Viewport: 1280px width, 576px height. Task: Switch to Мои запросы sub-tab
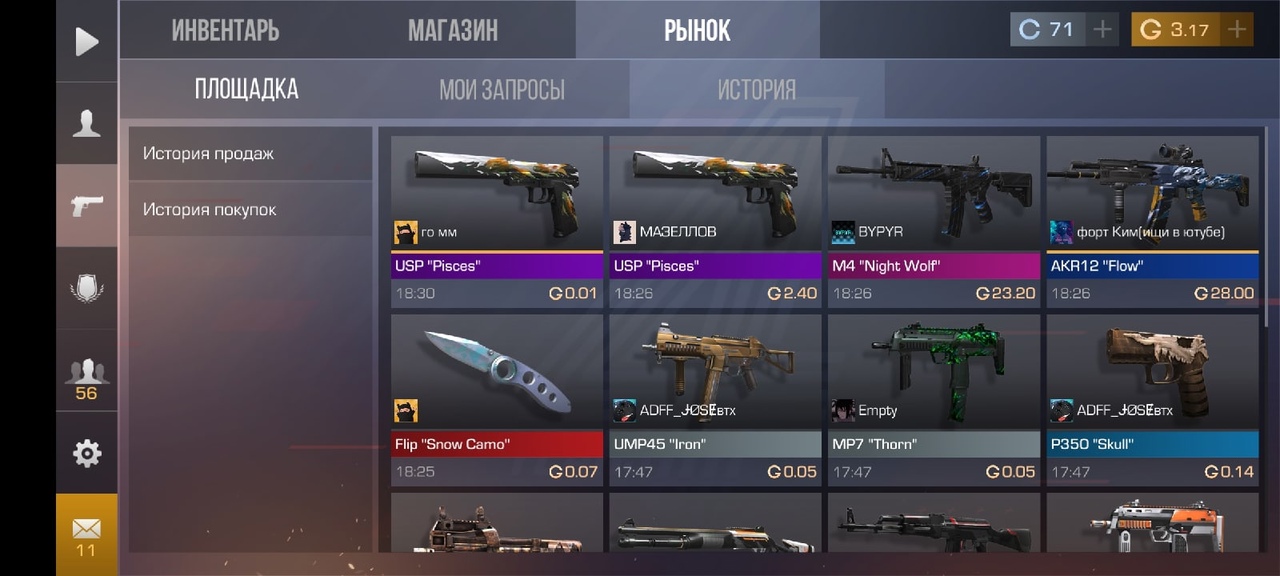tap(502, 89)
